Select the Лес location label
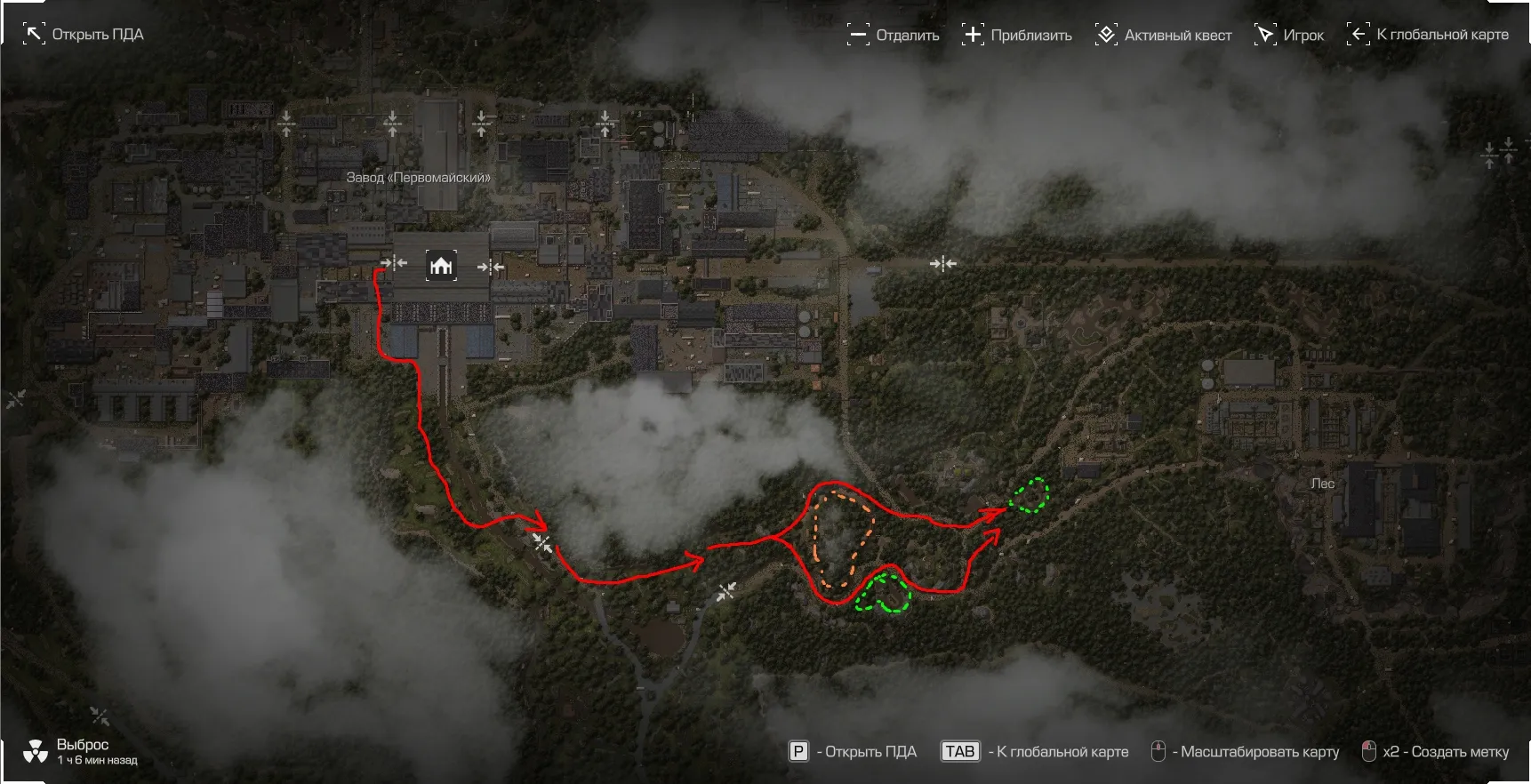The image size is (1531, 784). click(1322, 484)
